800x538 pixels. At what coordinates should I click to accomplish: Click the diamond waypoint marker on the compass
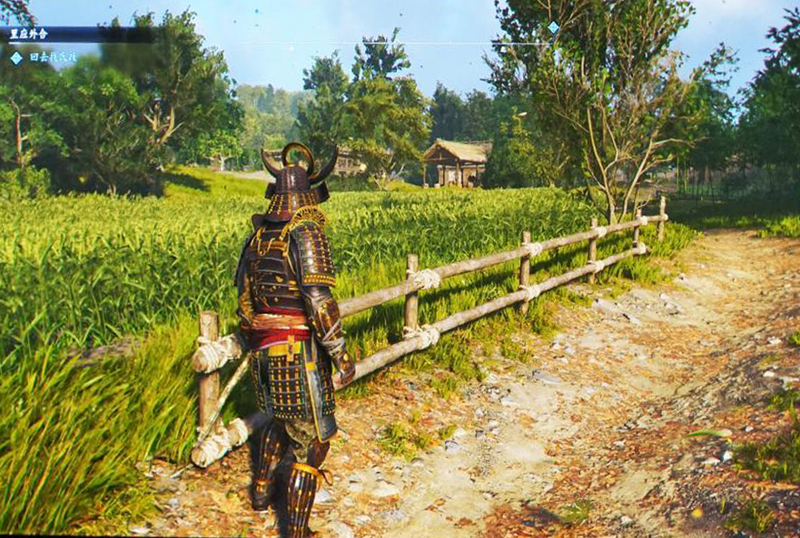coord(553,28)
